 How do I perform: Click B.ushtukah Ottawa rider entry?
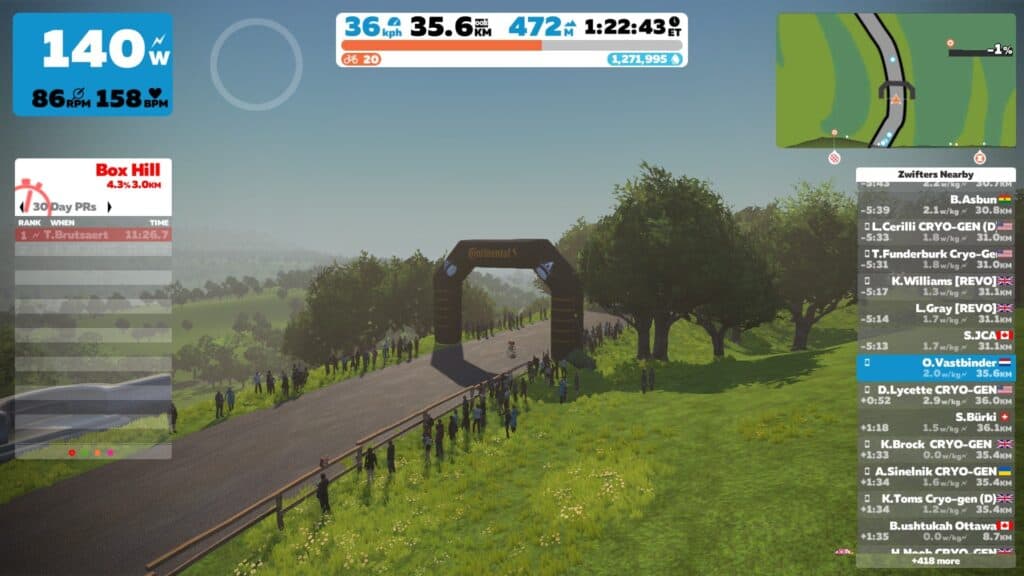click(x=936, y=530)
